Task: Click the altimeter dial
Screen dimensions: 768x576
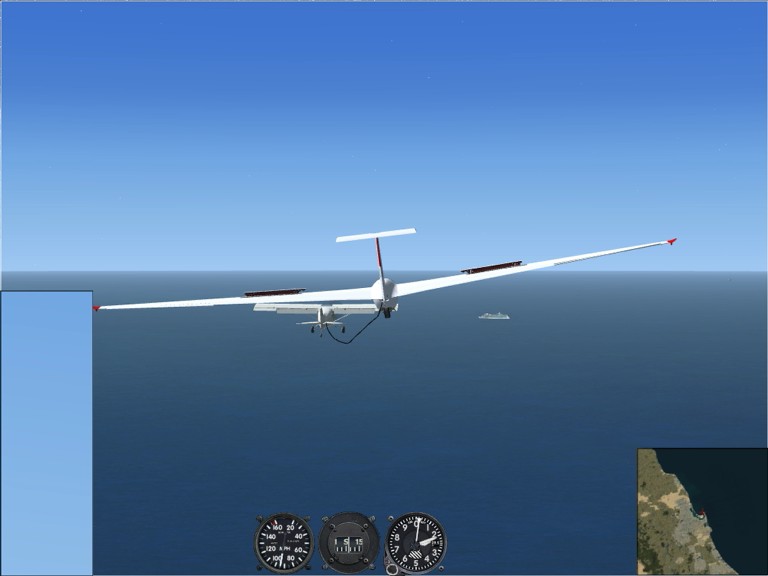Action: [x=416, y=543]
